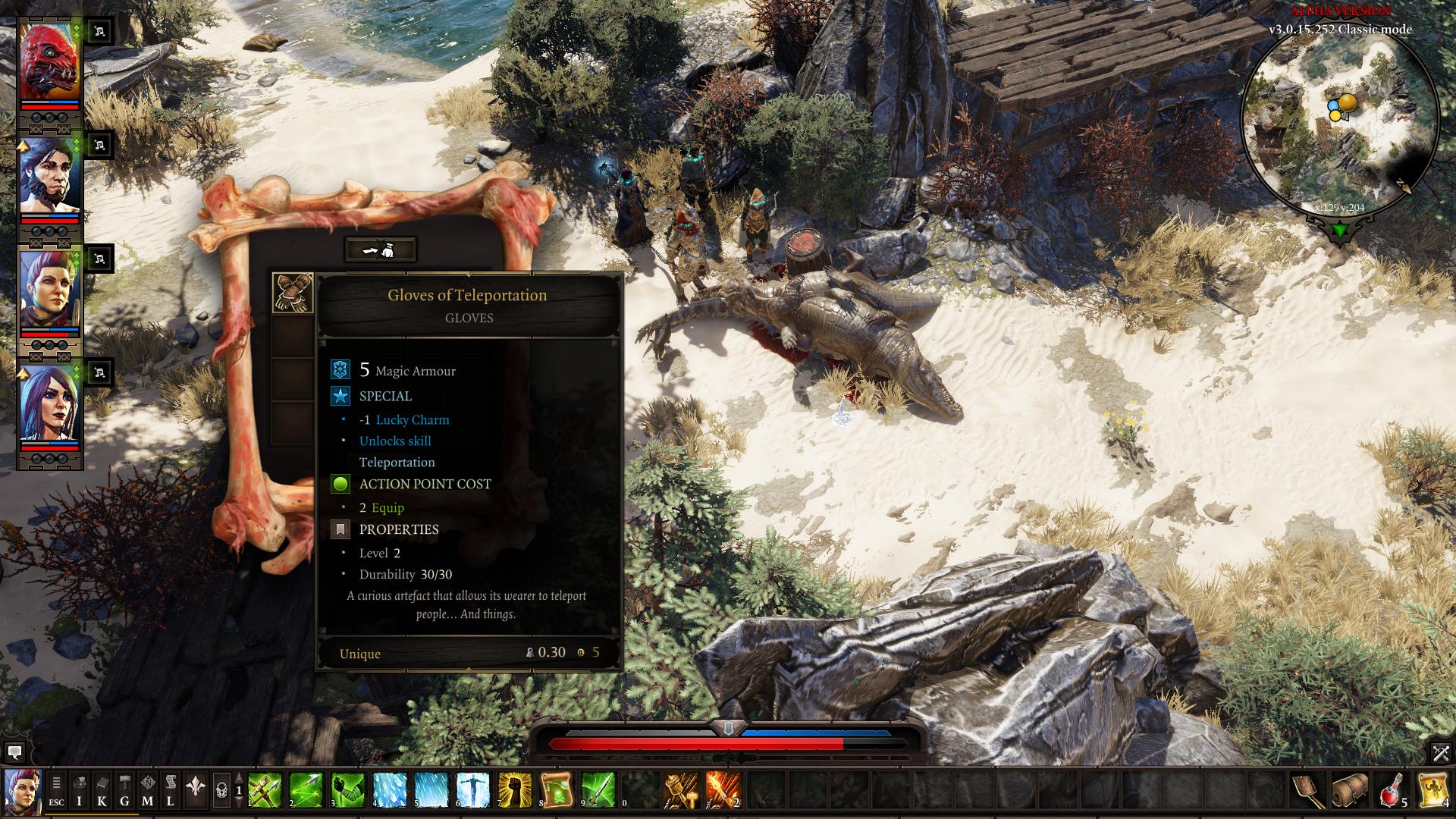Take the Gloves of Teleportation from loot
This screenshot has height=819, width=1456.
tap(293, 293)
